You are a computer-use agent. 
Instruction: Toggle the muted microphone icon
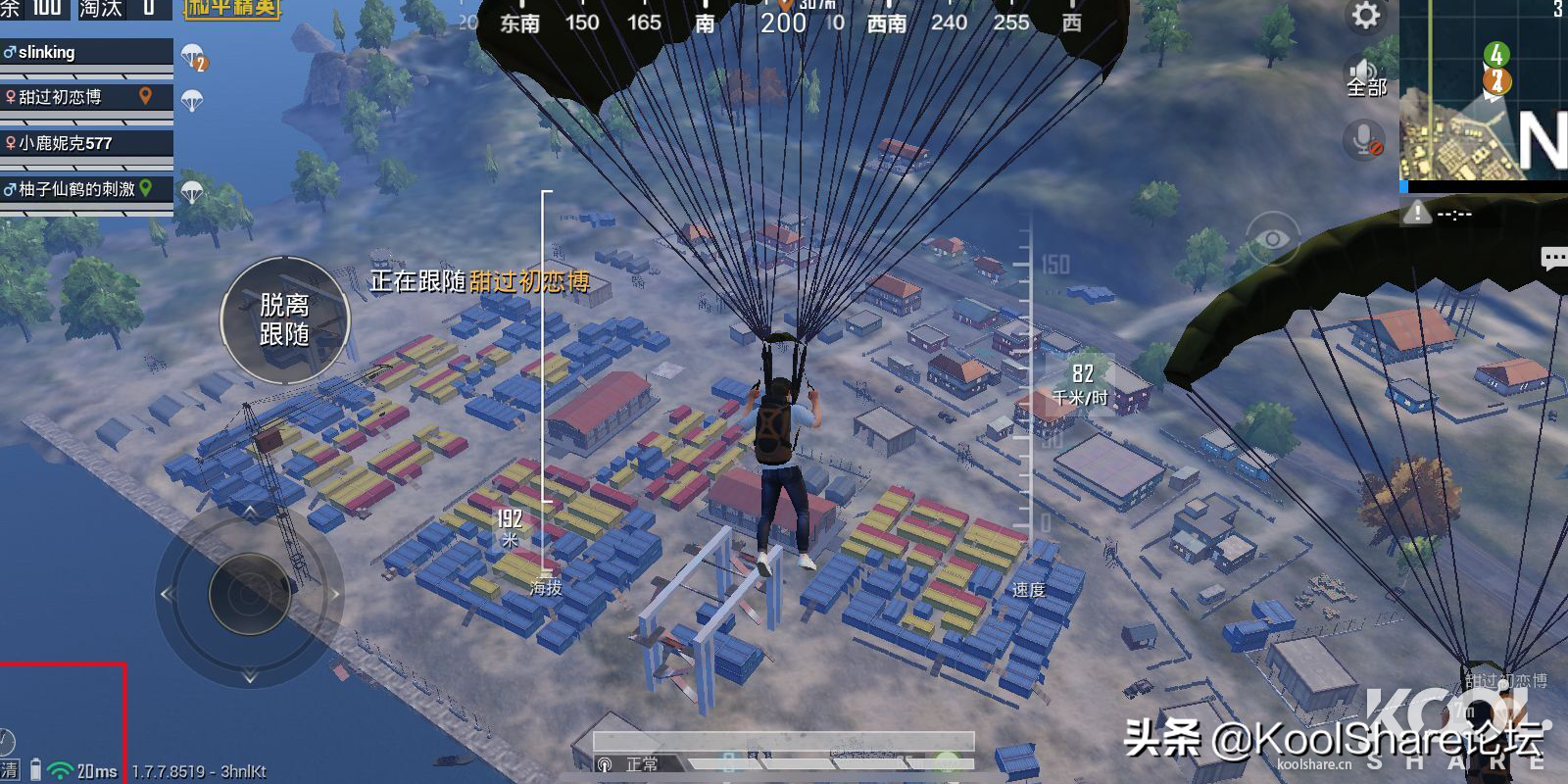click(x=1364, y=140)
